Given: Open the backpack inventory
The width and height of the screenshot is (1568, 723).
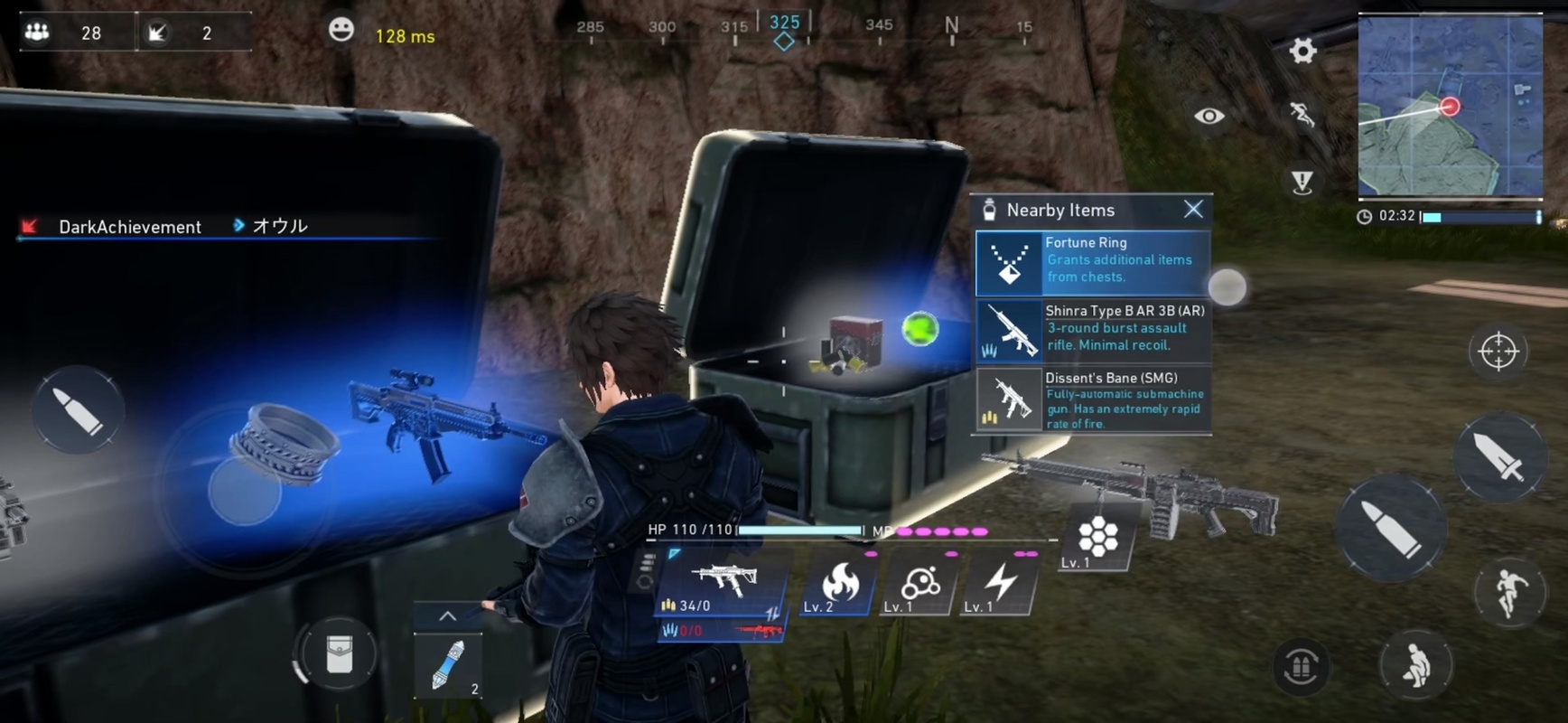Looking at the screenshot, I should [339, 654].
